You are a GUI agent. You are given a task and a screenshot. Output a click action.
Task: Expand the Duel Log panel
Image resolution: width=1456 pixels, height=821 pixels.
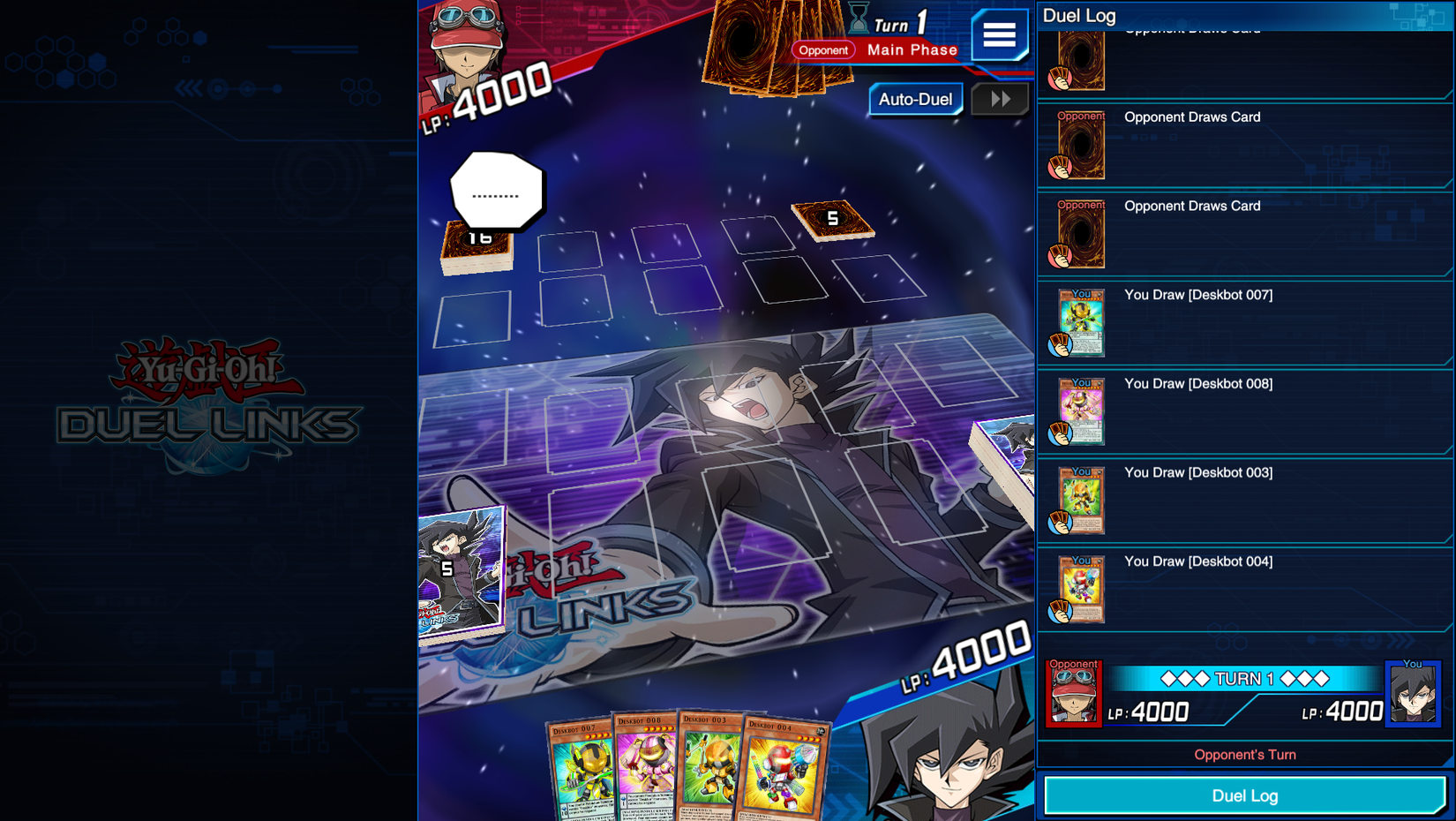coord(1244,795)
